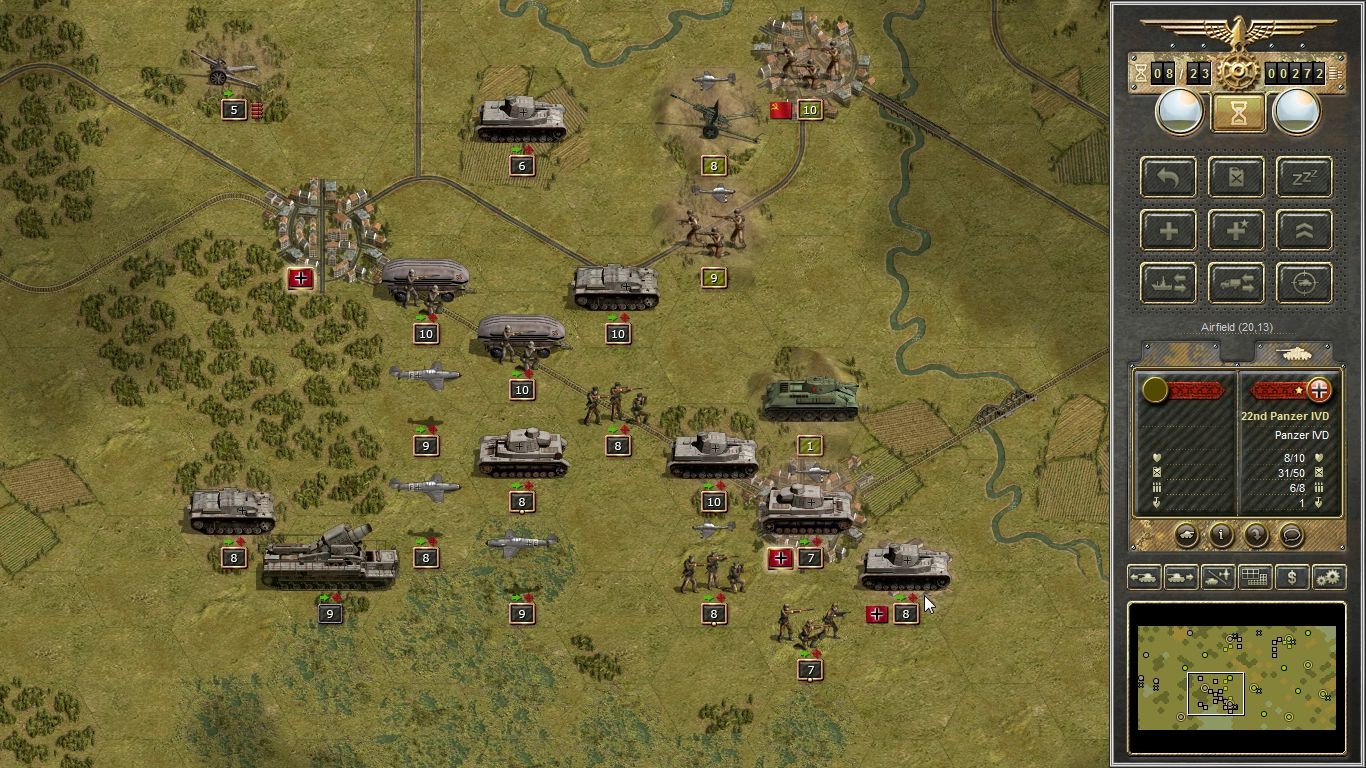1366x768 pixels.
Task: Reinforce the unit with the plain plus button
Action: 1168,231
